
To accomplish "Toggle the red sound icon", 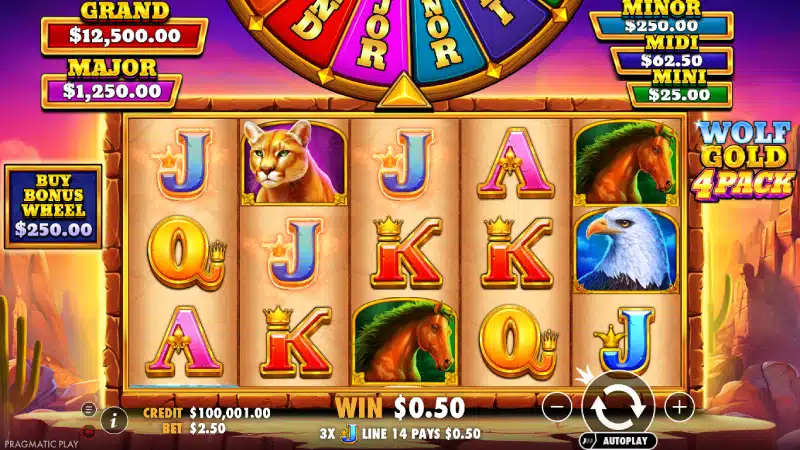I will [88, 431].
